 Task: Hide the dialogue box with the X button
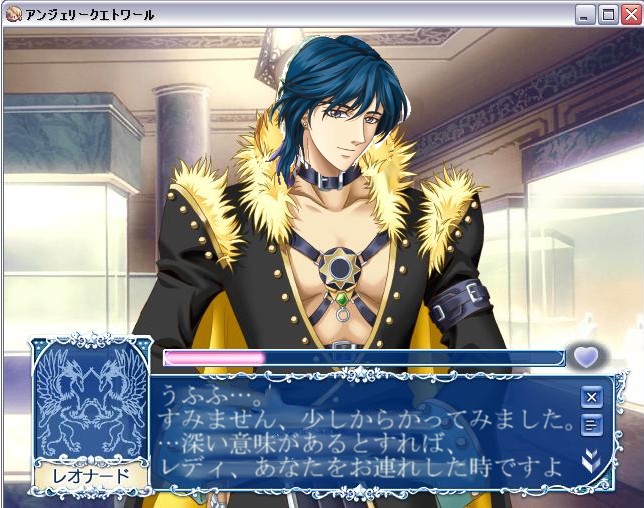point(592,397)
